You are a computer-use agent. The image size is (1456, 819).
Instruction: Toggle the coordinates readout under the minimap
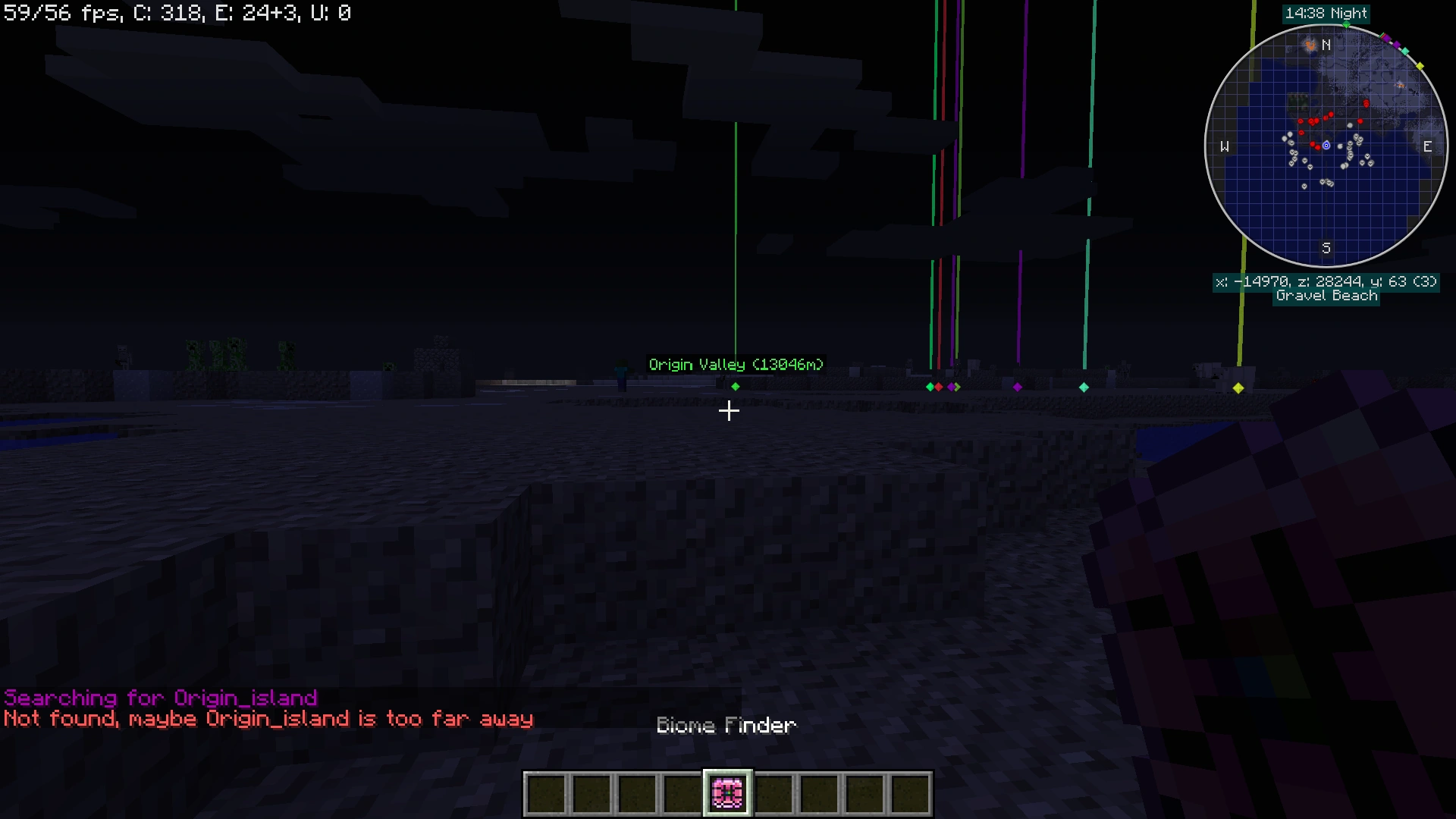pos(1326,281)
